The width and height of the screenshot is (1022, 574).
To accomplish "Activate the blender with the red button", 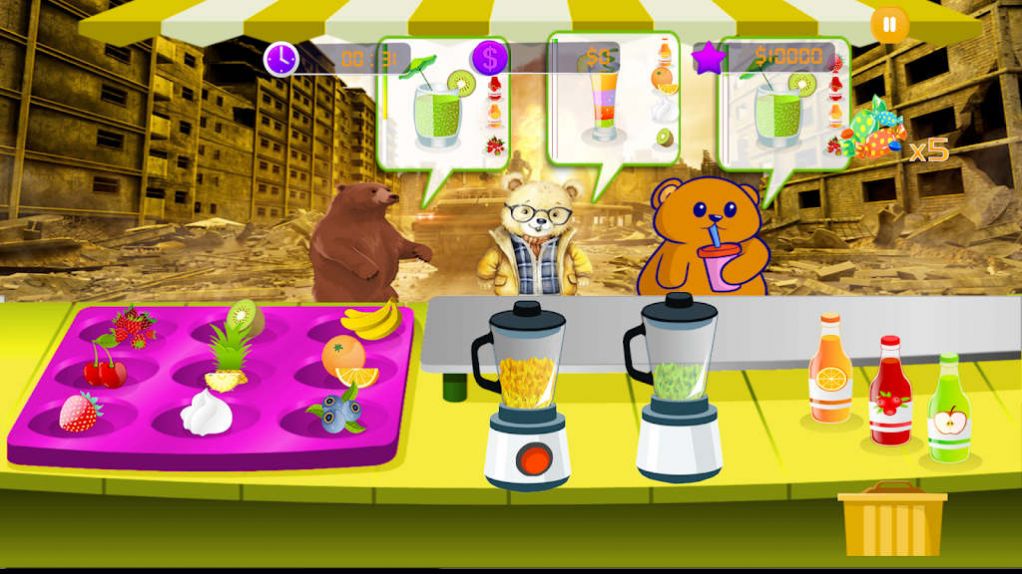I will coord(536,460).
